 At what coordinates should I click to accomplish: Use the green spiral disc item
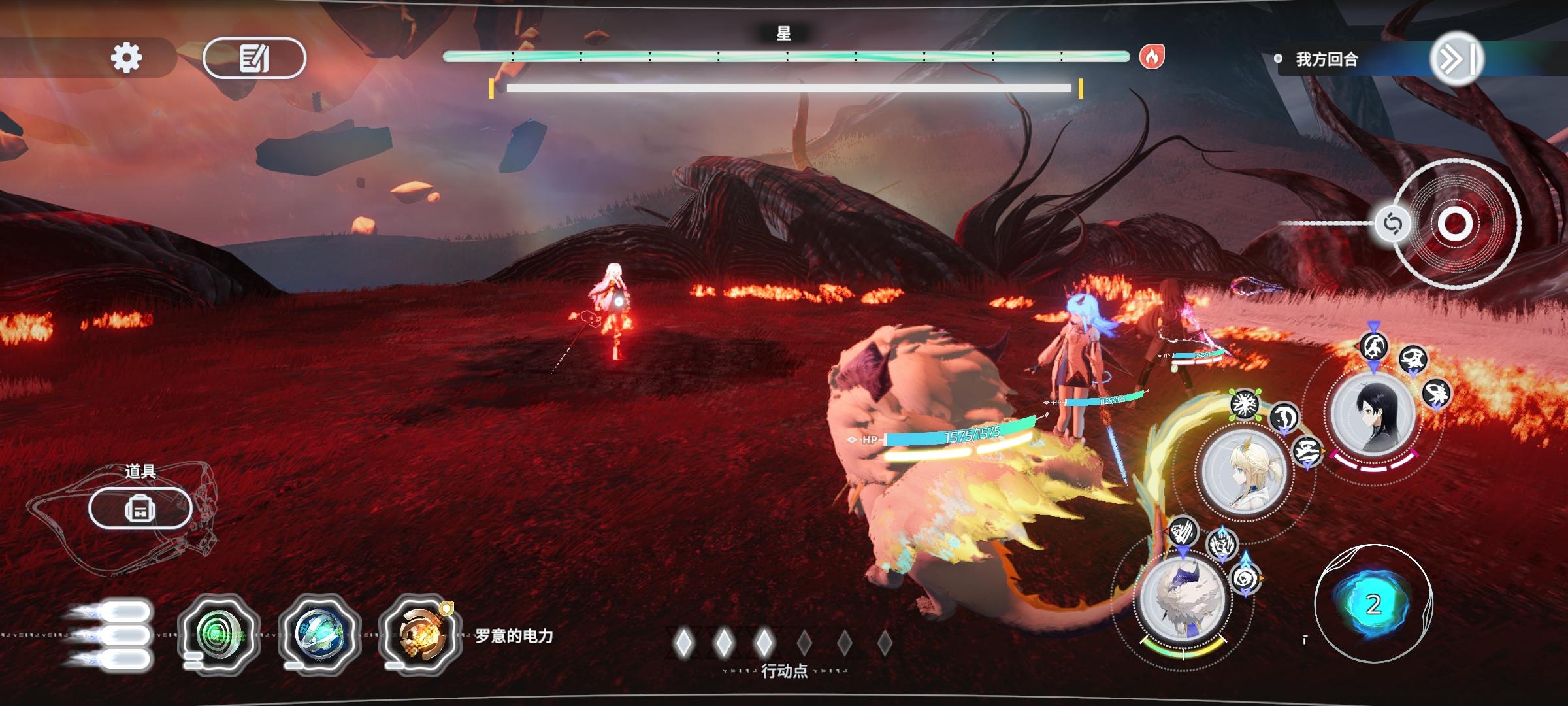click(219, 635)
